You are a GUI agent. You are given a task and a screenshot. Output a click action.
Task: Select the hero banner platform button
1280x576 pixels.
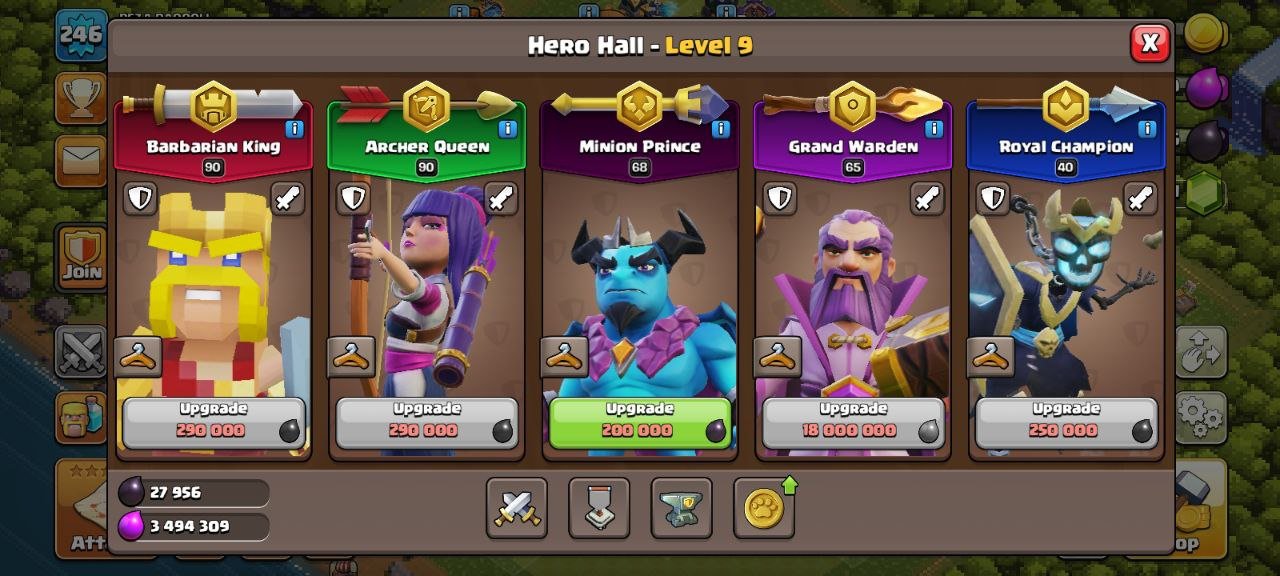[599, 508]
